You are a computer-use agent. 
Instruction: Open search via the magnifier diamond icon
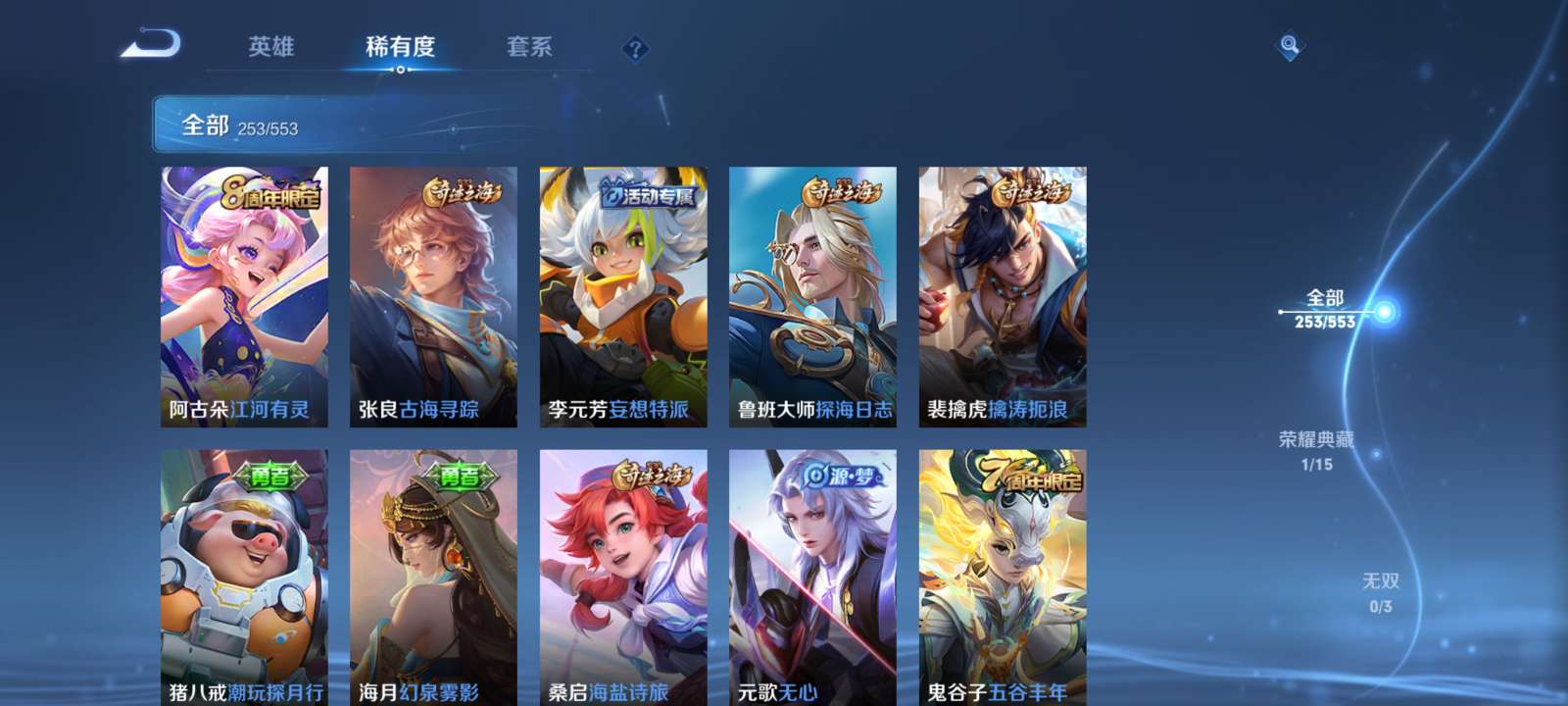click(1287, 44)
